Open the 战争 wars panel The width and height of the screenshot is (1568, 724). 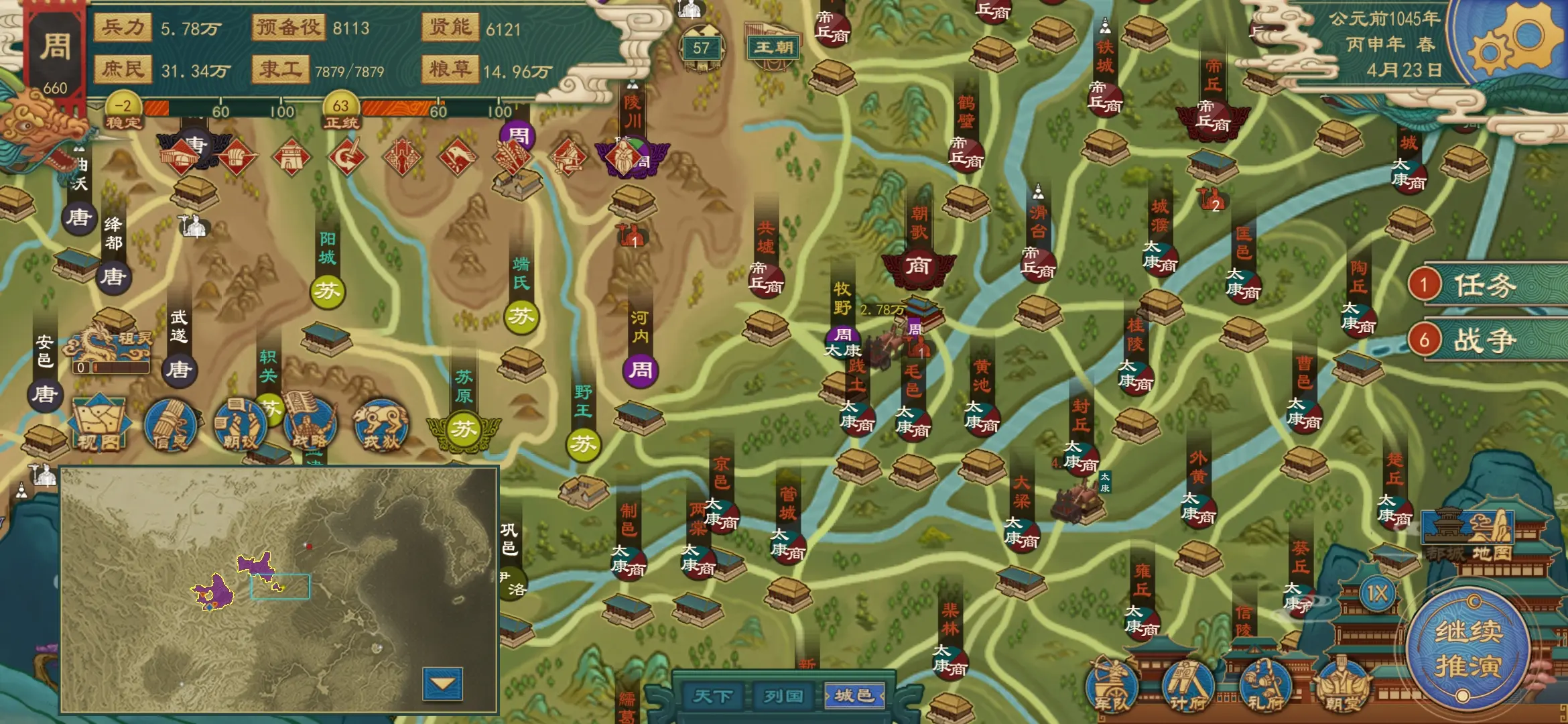click(x=1484, y=341)
